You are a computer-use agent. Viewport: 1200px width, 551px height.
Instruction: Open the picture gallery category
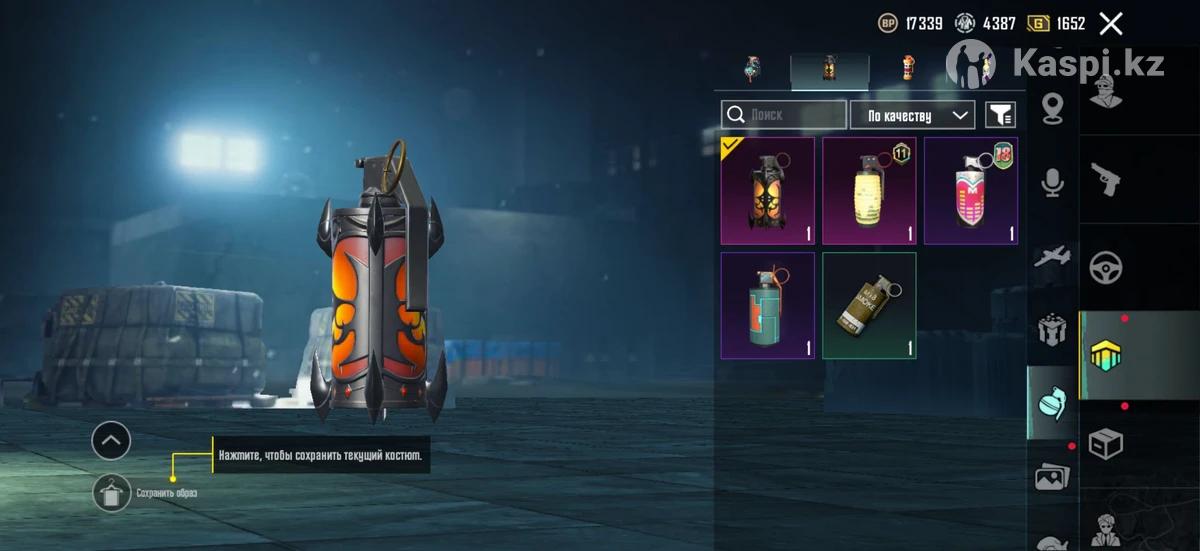[1052, 477]
